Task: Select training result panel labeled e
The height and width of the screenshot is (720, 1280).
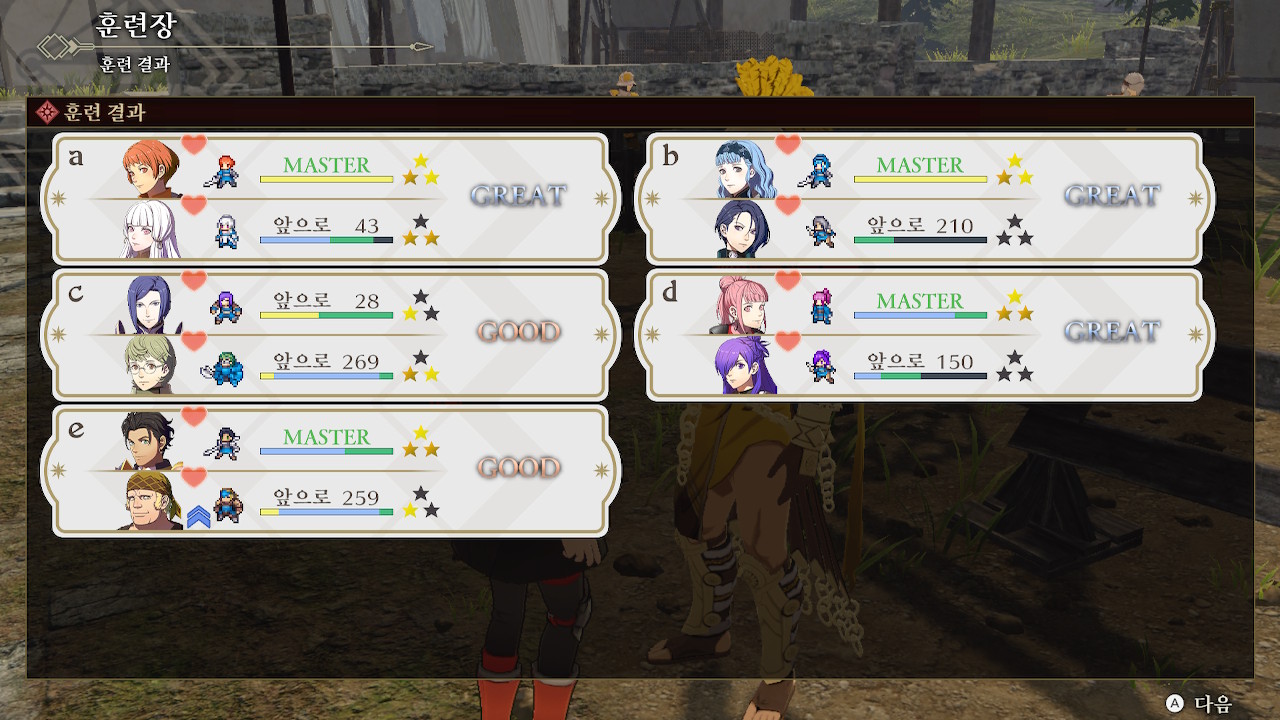Action: [x=330, y=470]
